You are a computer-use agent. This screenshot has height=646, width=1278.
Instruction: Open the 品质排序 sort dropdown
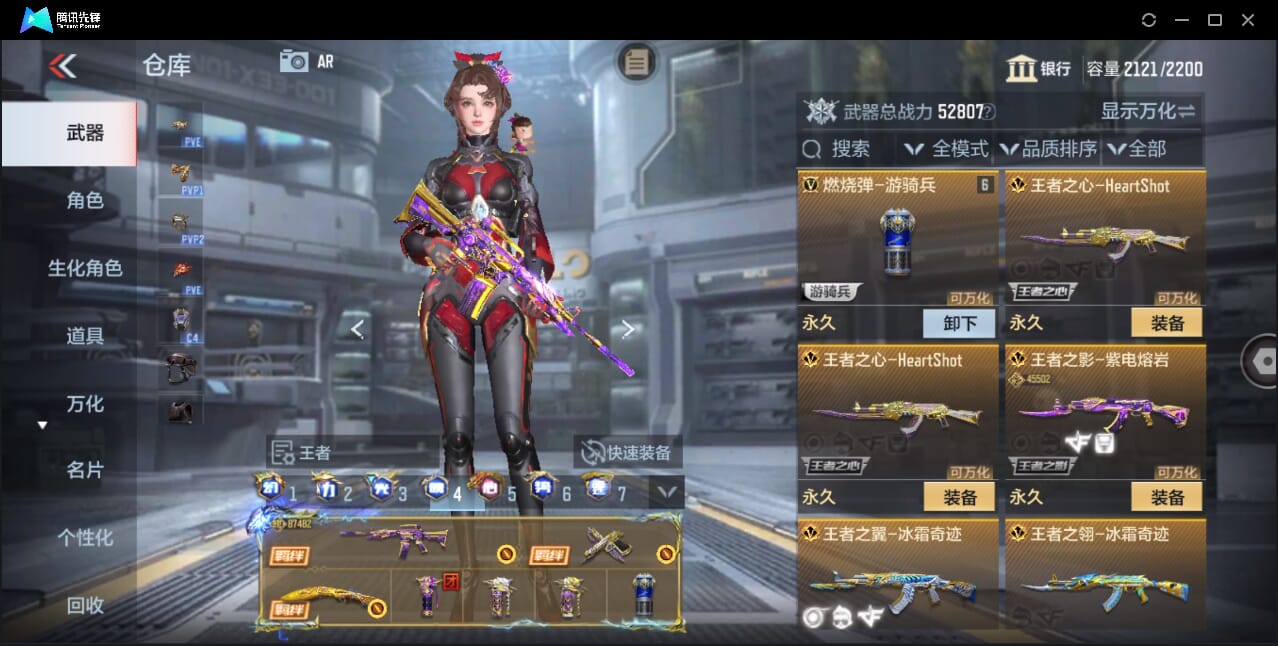1049,149
